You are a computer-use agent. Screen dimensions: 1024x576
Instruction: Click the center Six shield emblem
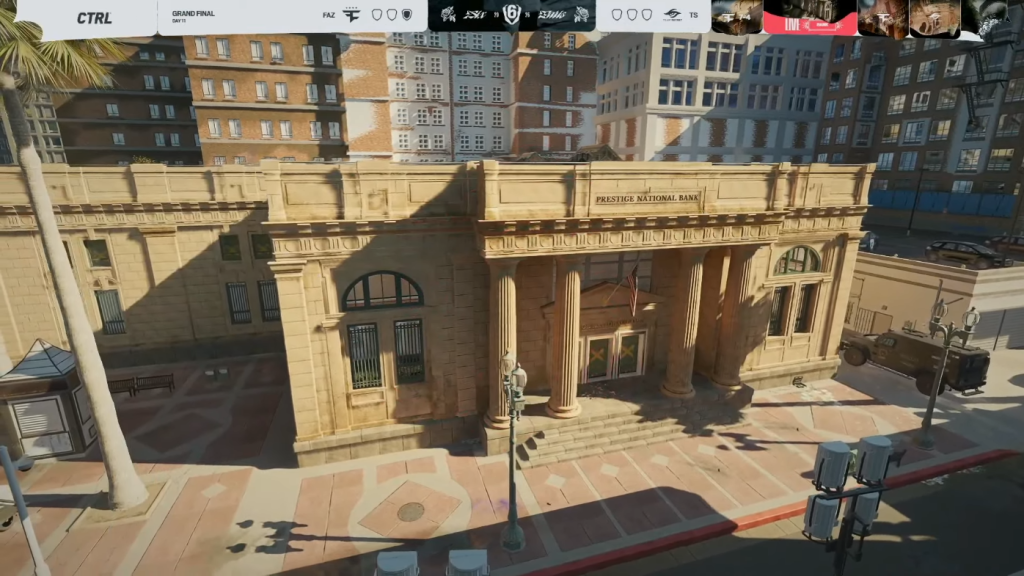point(511,15)
